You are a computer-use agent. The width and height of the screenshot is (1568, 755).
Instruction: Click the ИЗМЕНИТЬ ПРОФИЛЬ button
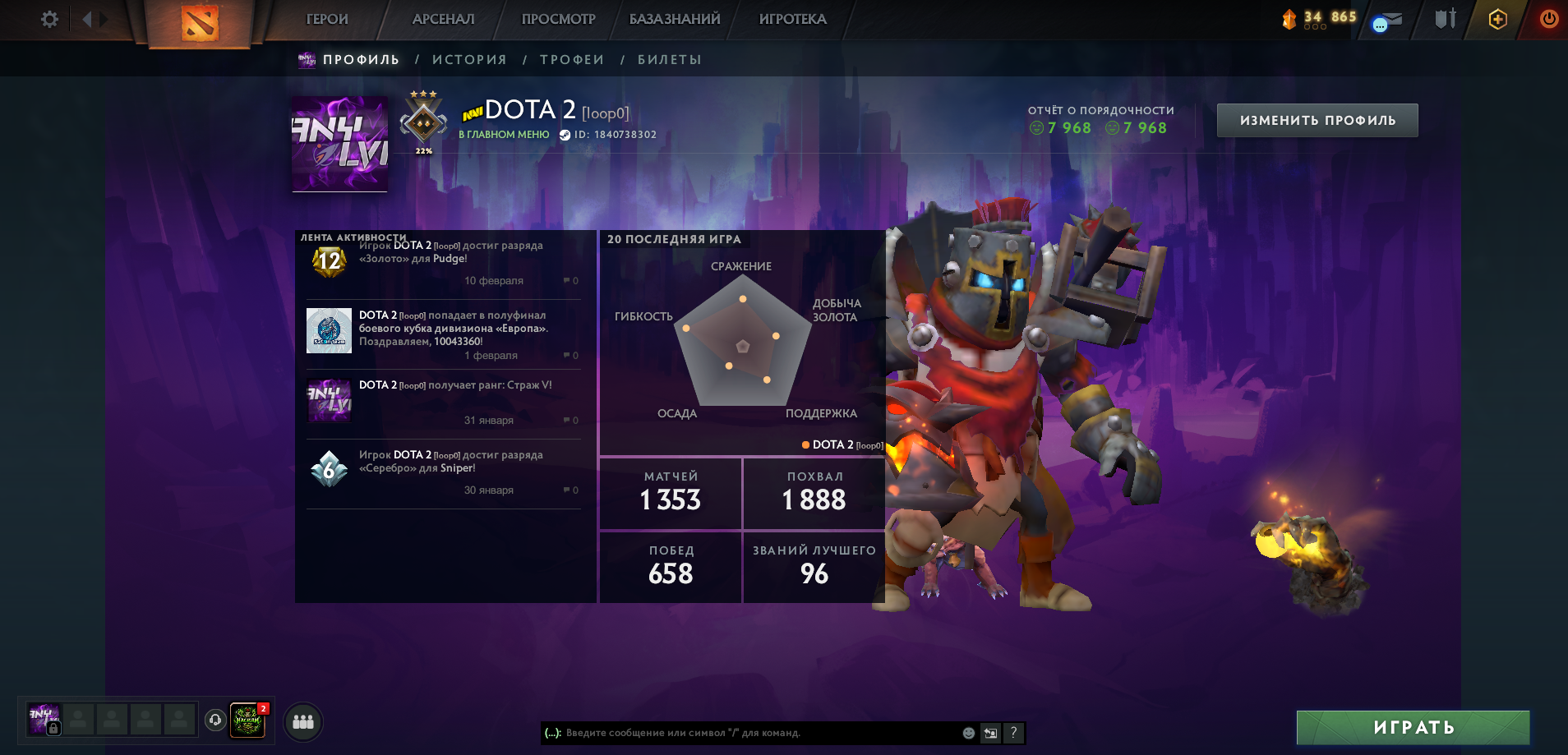(x=1317, y=120)
